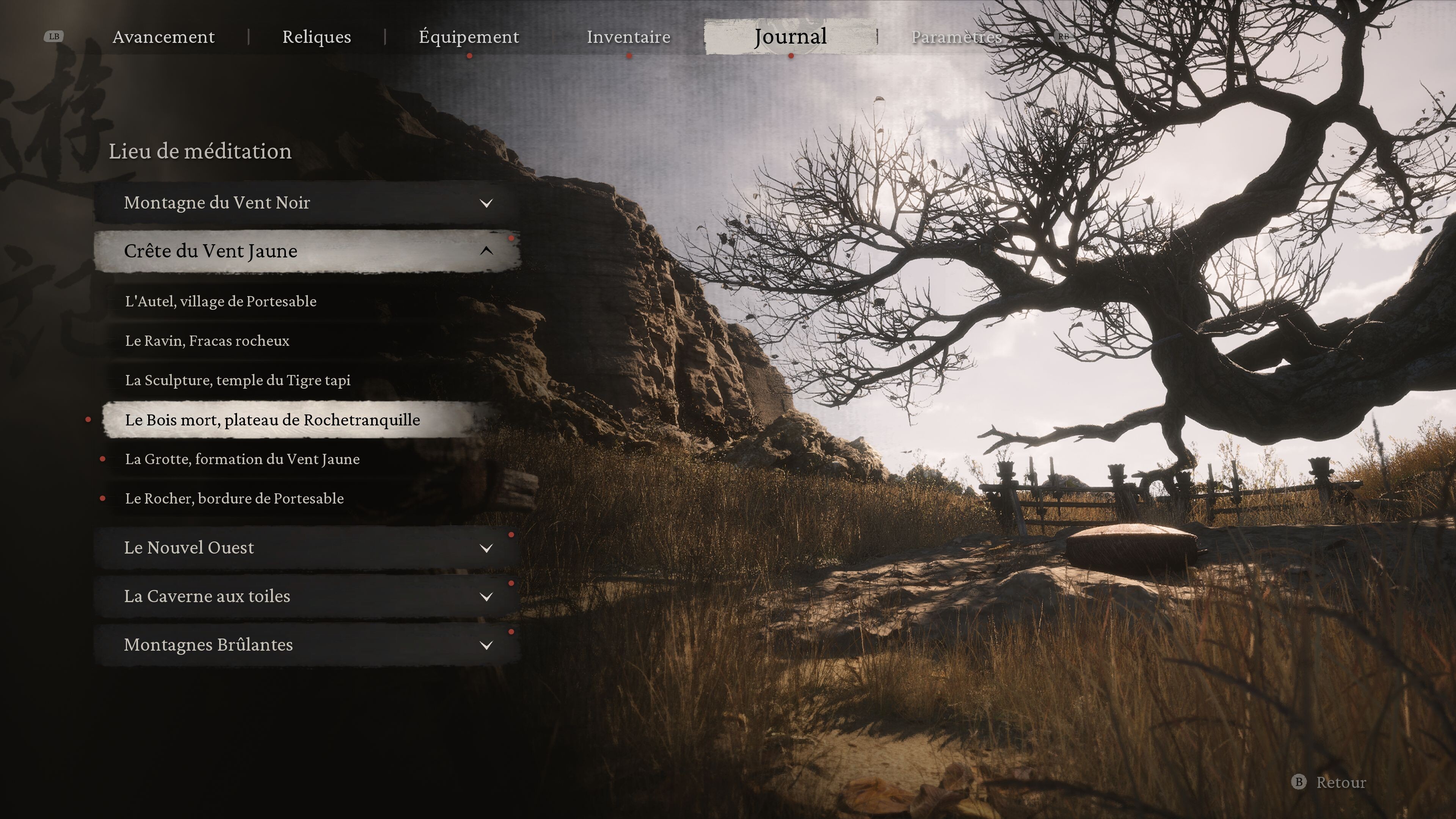
Task: Select Le Bois mort, plateau de Rochetranquille
Action: pos(273,420)
